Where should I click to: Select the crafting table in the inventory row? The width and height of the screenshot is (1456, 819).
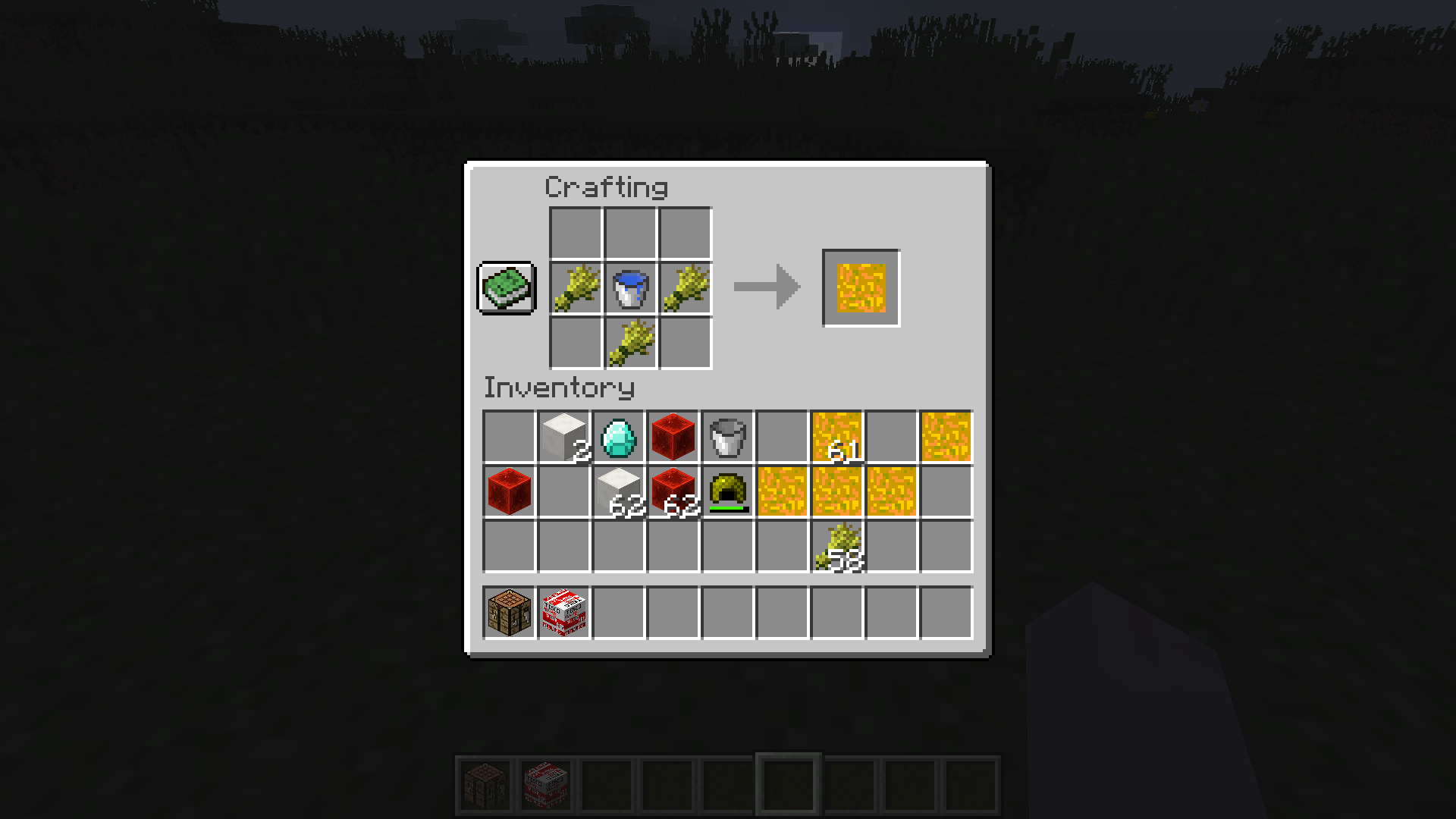[x=510, y=613]
